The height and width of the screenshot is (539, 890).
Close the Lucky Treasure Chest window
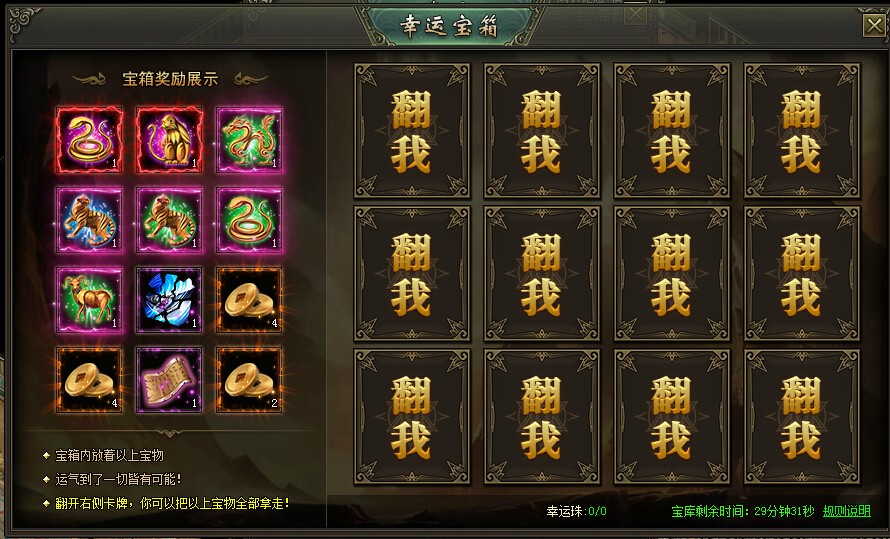873,27
